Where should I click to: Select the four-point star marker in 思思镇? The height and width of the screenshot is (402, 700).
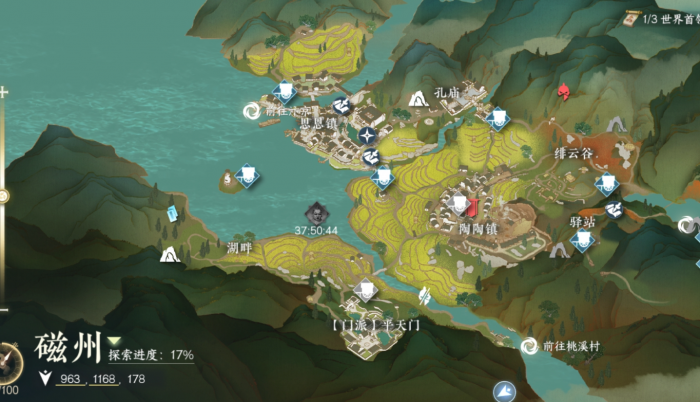(x=369, y=134)
